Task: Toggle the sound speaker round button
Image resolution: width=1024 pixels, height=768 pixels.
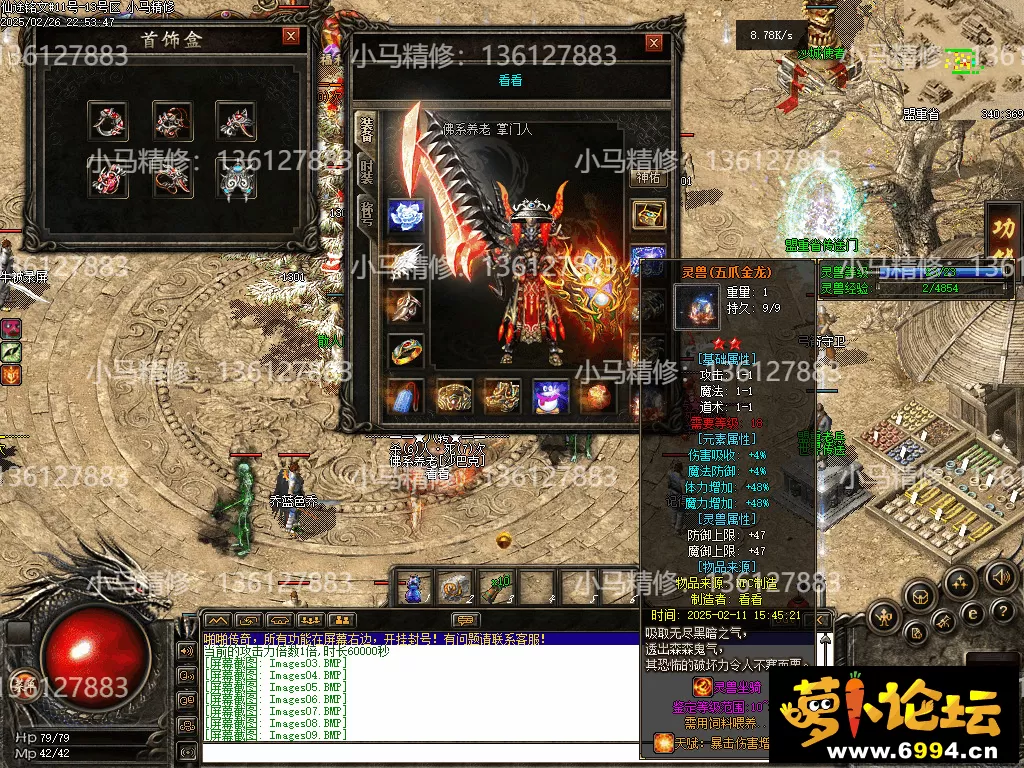Action: point(1000,576)
